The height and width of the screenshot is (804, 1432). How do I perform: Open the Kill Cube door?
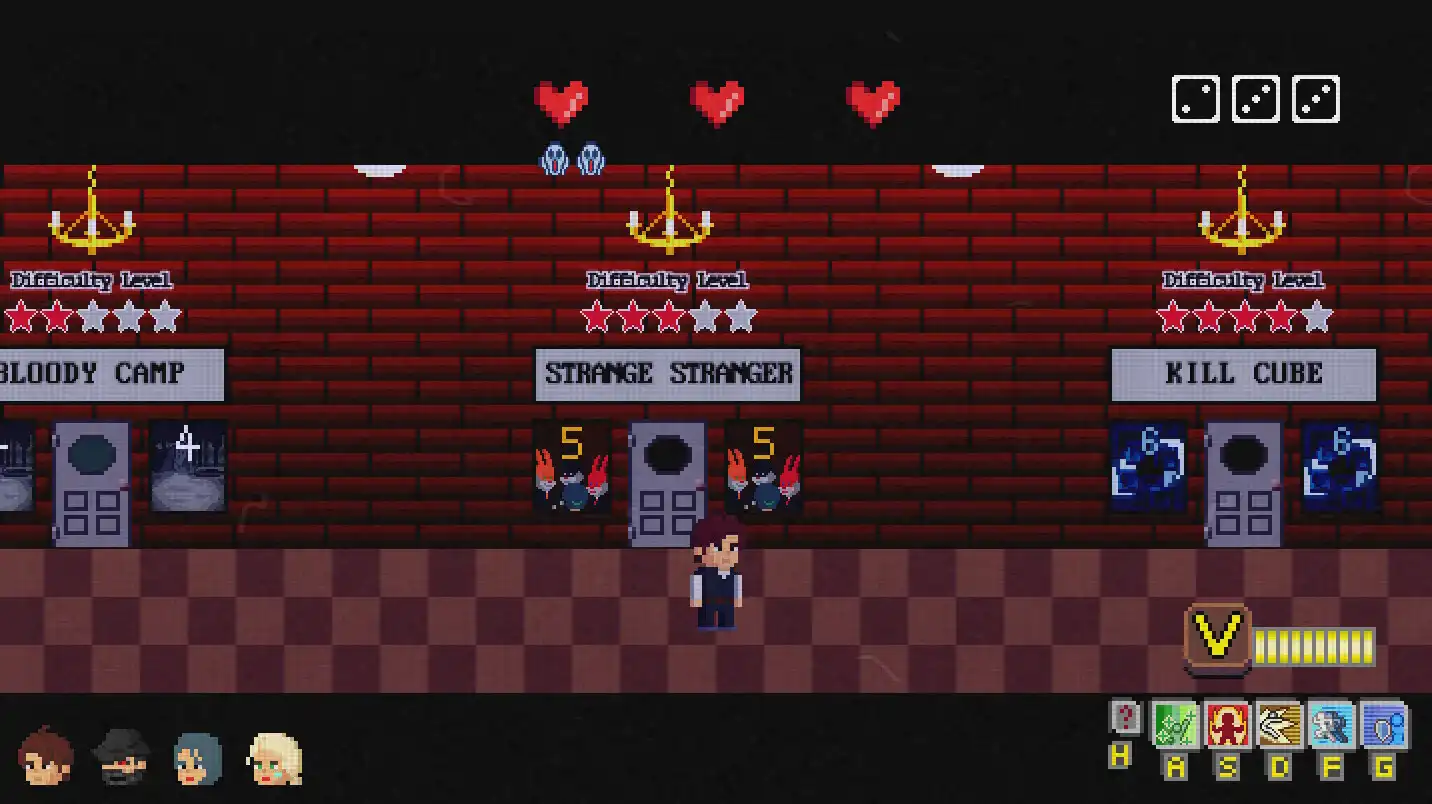tap(1243, 480)
